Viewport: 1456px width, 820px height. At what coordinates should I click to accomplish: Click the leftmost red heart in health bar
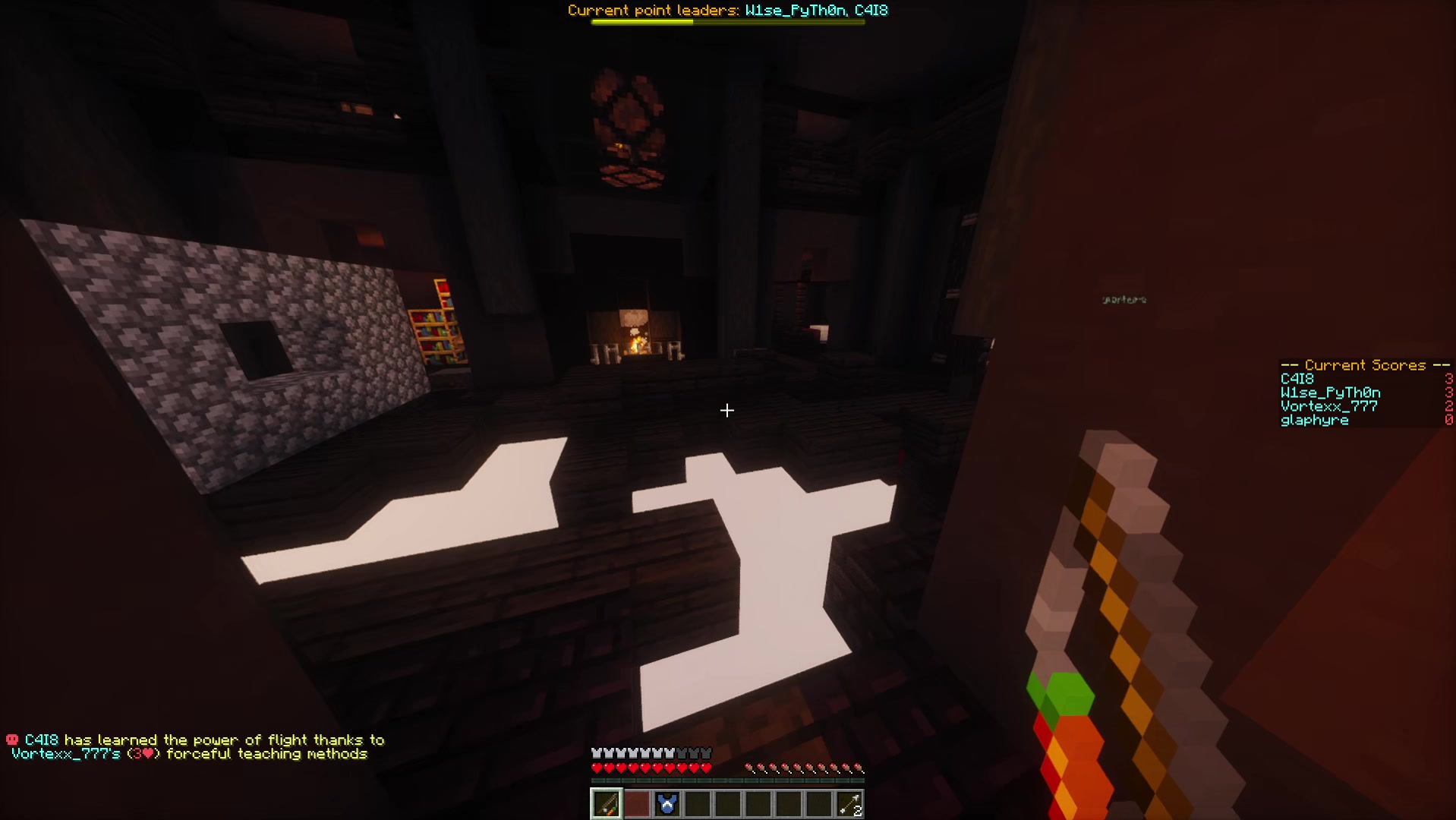[x=597, y=767]
